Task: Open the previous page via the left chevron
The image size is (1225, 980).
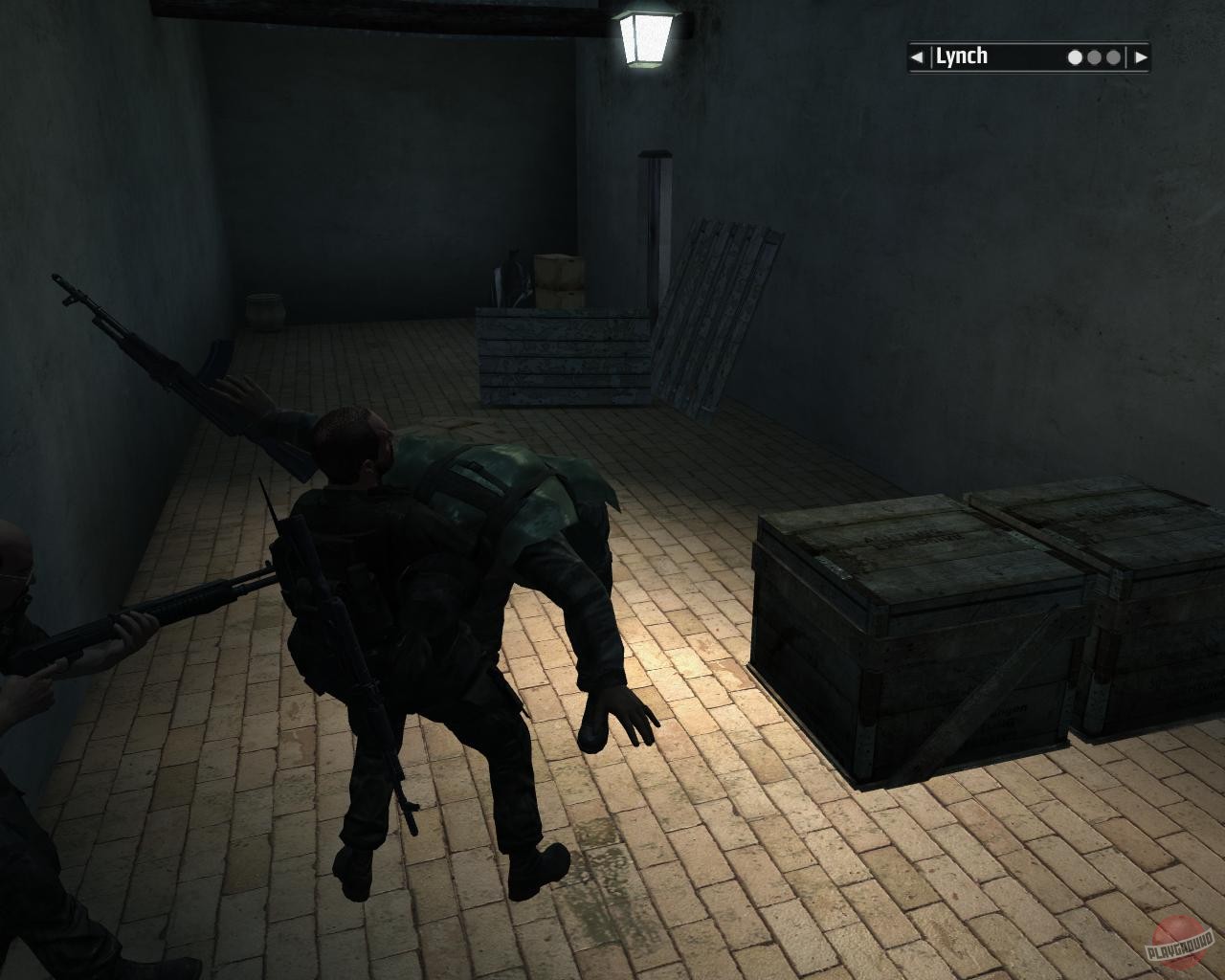Action: 916,56
